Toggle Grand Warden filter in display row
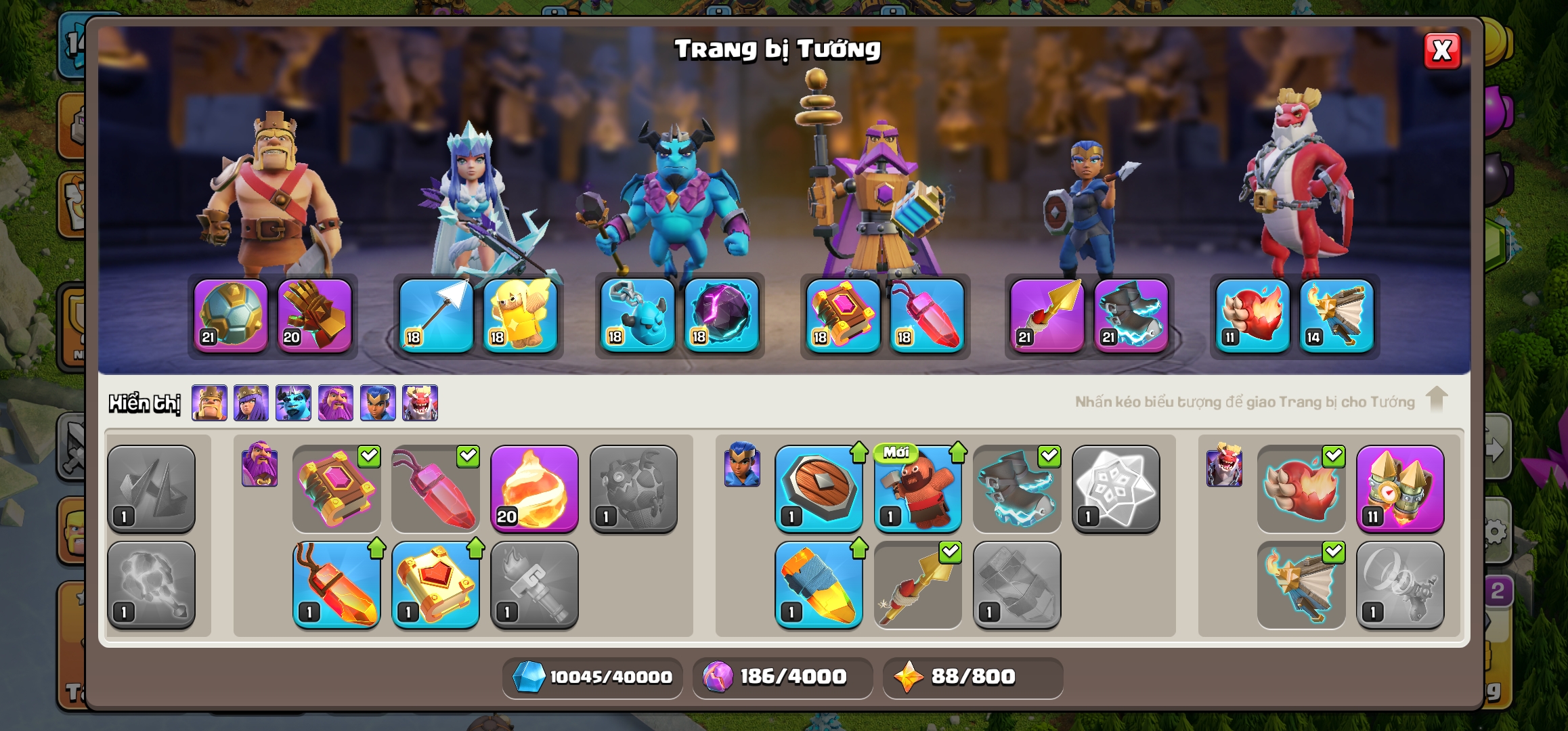 point(336,403)
